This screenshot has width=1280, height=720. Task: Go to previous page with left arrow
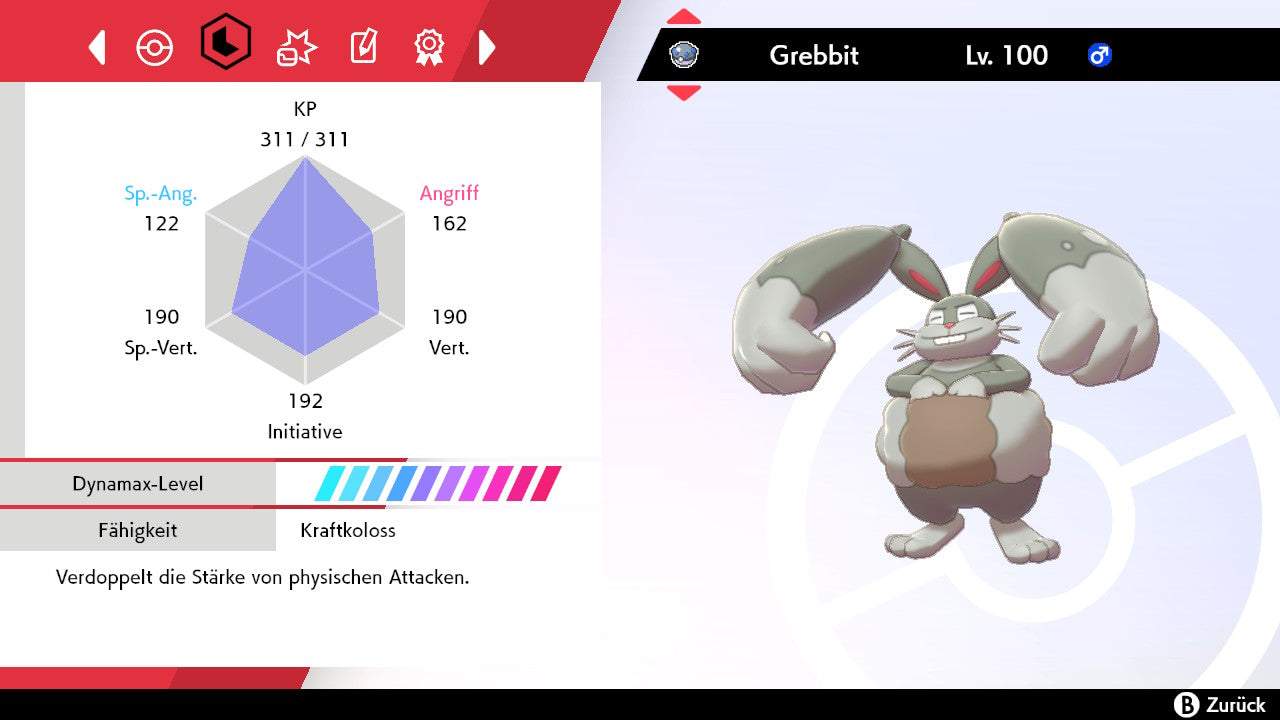pyautogui.click(x=97, y=47)
